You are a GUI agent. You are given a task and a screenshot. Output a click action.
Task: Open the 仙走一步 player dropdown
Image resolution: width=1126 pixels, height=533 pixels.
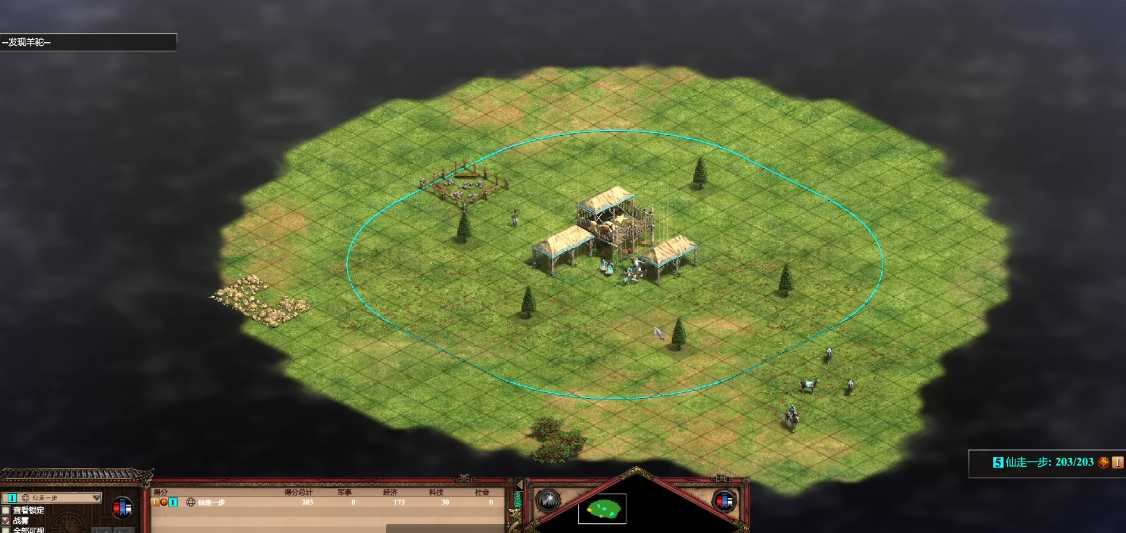(x=54, y=497)
